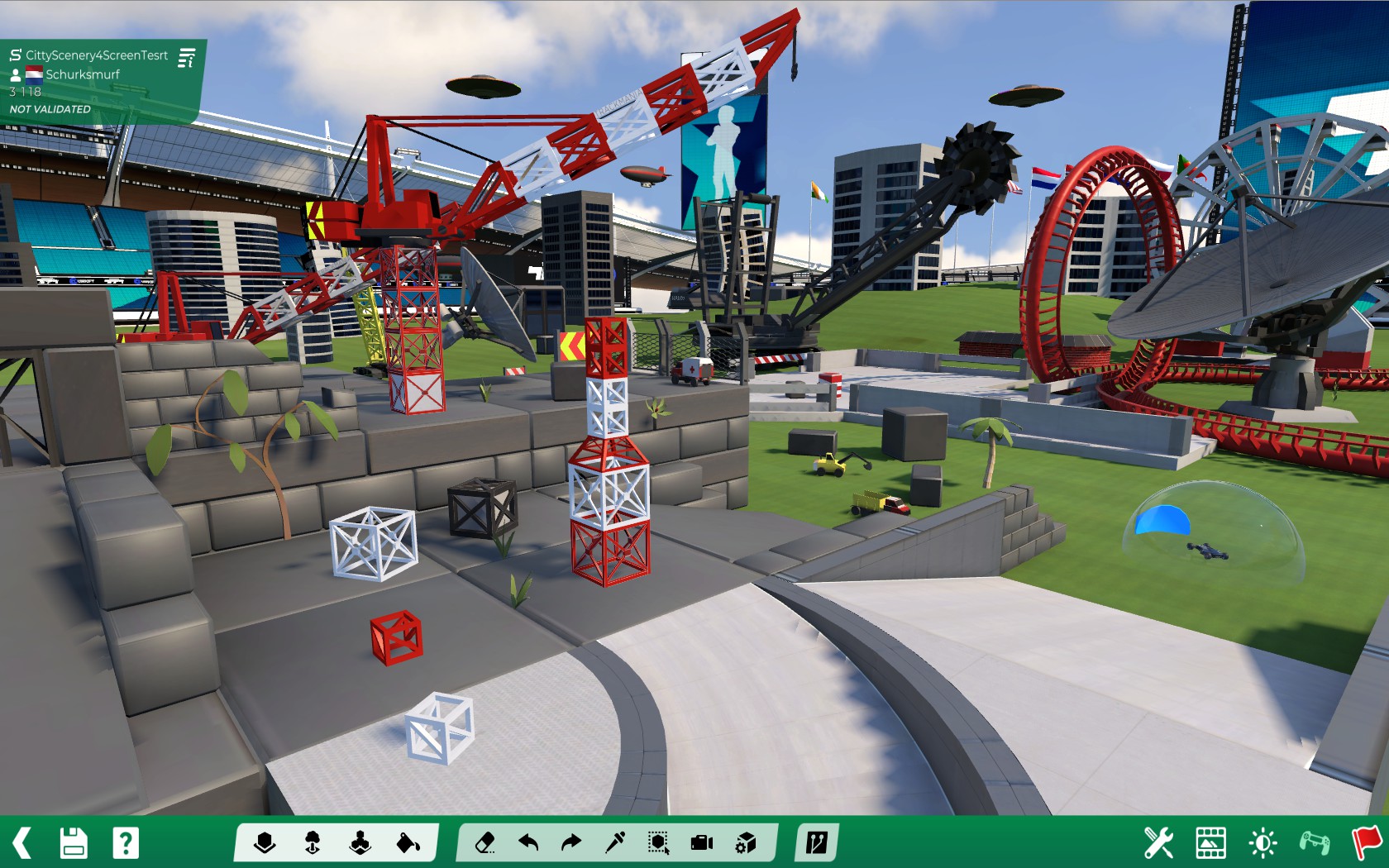Activate the paint bucket skin tool
The width and height of the screenshot is (1389, 868).
(408, 843)
